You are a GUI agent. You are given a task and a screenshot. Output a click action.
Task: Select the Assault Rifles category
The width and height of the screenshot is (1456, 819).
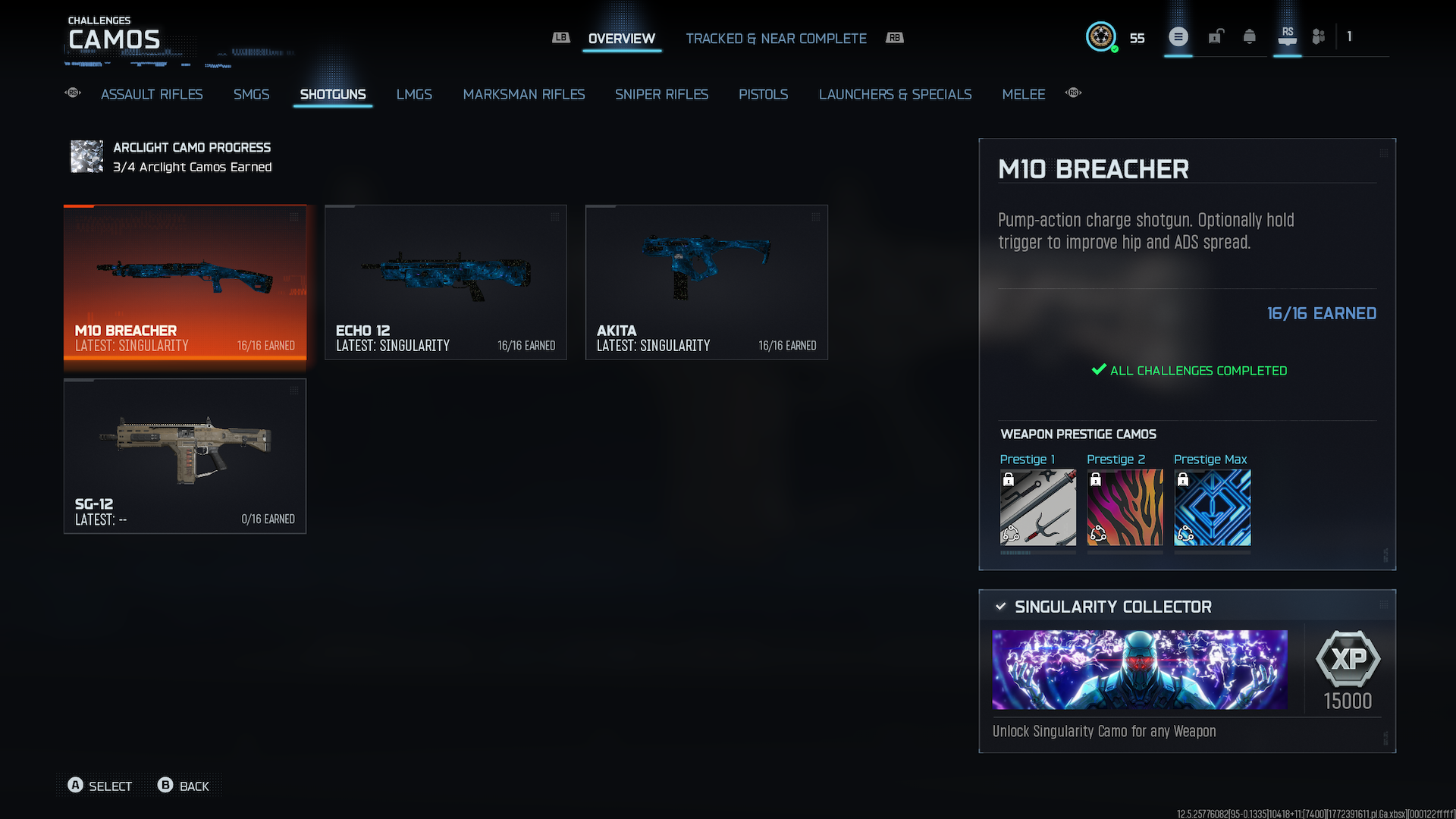coord(152,94)
